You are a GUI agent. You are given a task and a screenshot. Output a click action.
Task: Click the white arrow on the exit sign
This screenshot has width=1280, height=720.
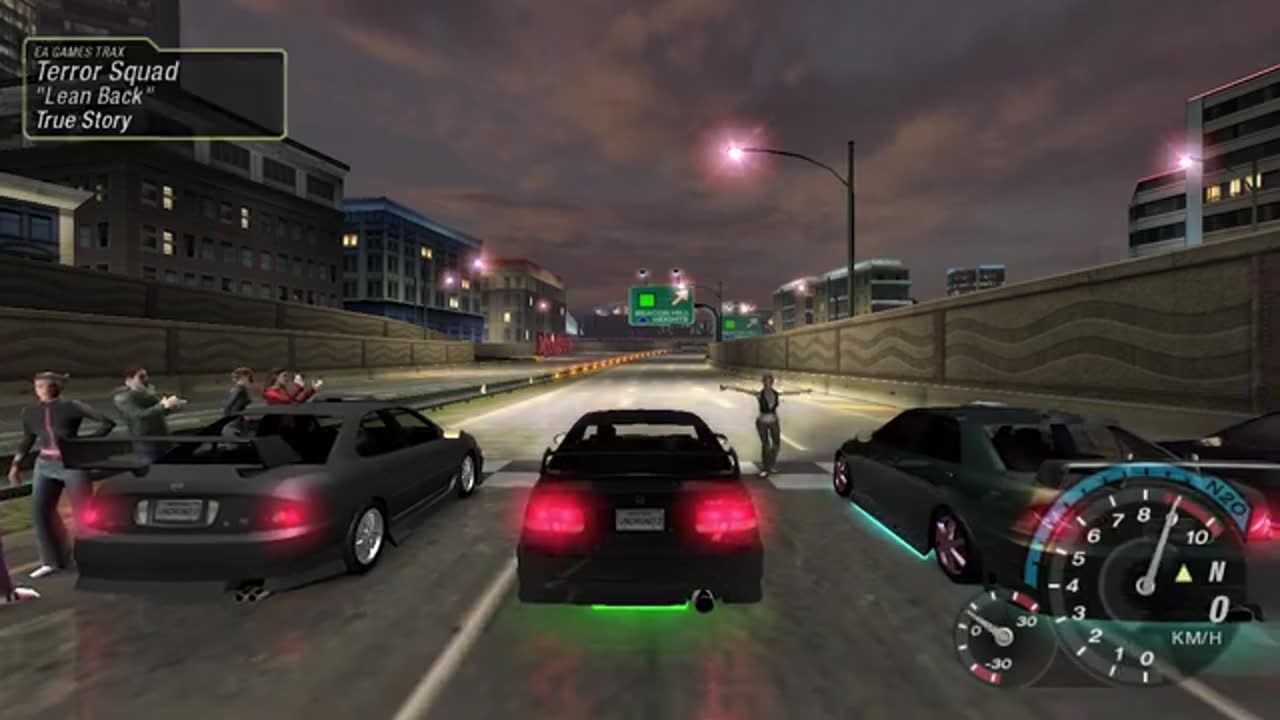679,296
